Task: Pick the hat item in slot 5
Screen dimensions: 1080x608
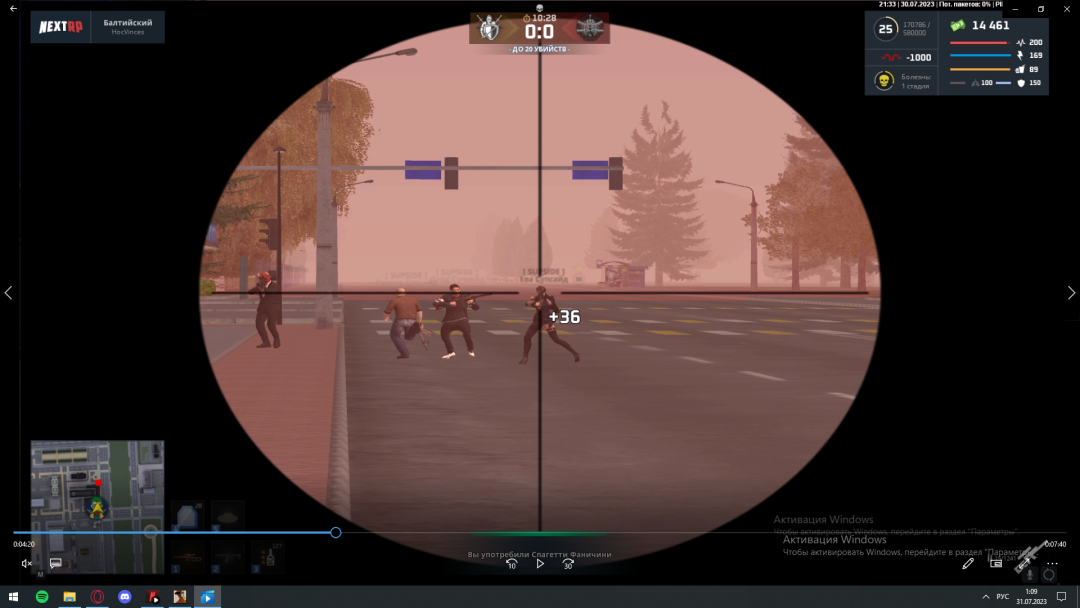Action: coord(227,516)
